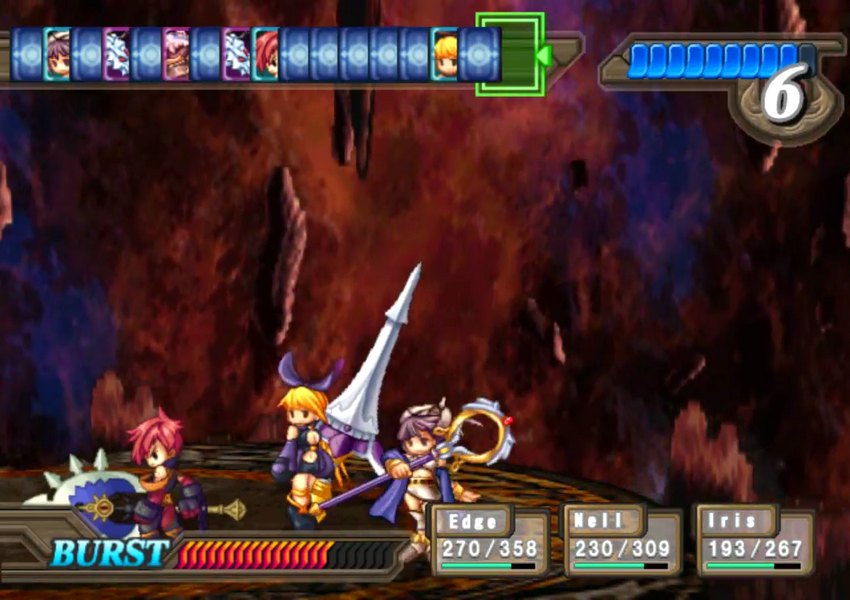Click the green active-turn frame
The width and height of the screenshot is (850, 600).
[x=510, y=54]
